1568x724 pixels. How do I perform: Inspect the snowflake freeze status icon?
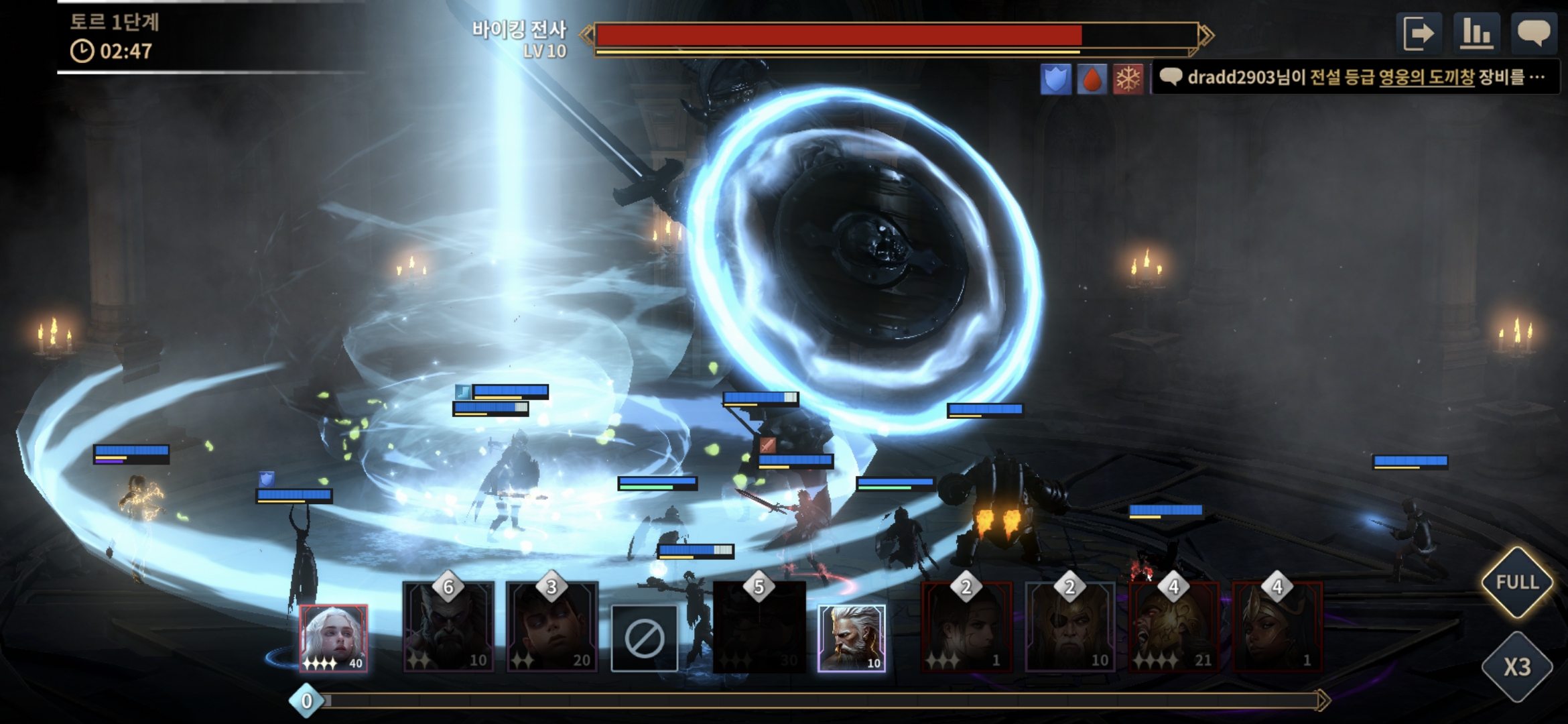[1128, 79]
